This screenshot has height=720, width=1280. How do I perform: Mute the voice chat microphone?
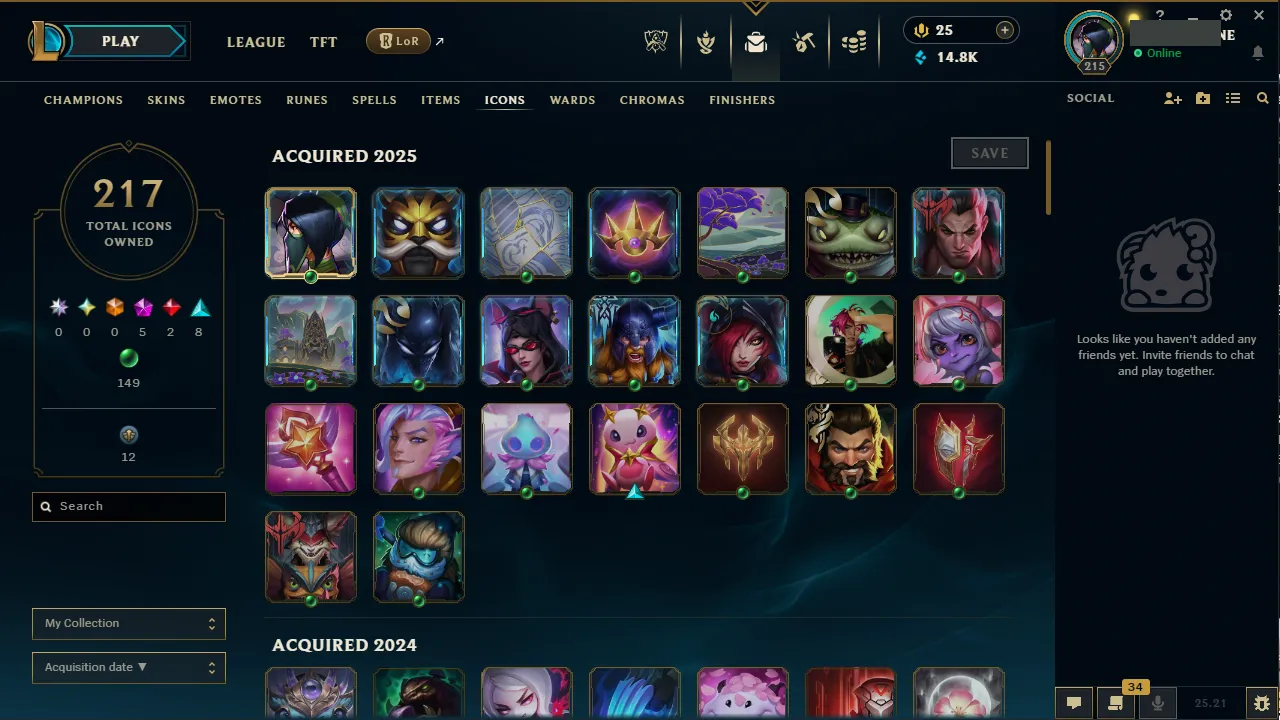(x=1158, y=703)
